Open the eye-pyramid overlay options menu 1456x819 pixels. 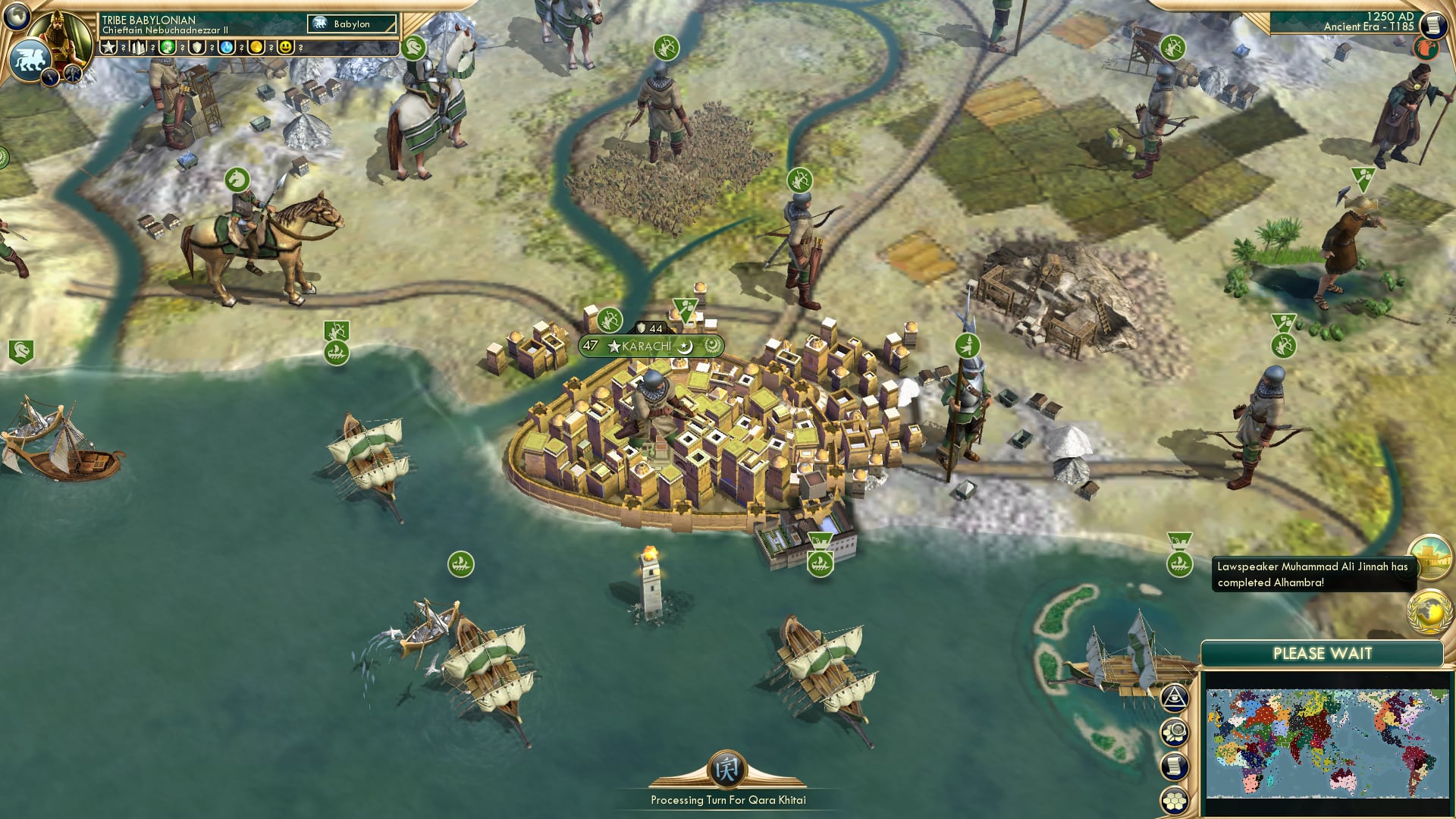coord(1175,698)
